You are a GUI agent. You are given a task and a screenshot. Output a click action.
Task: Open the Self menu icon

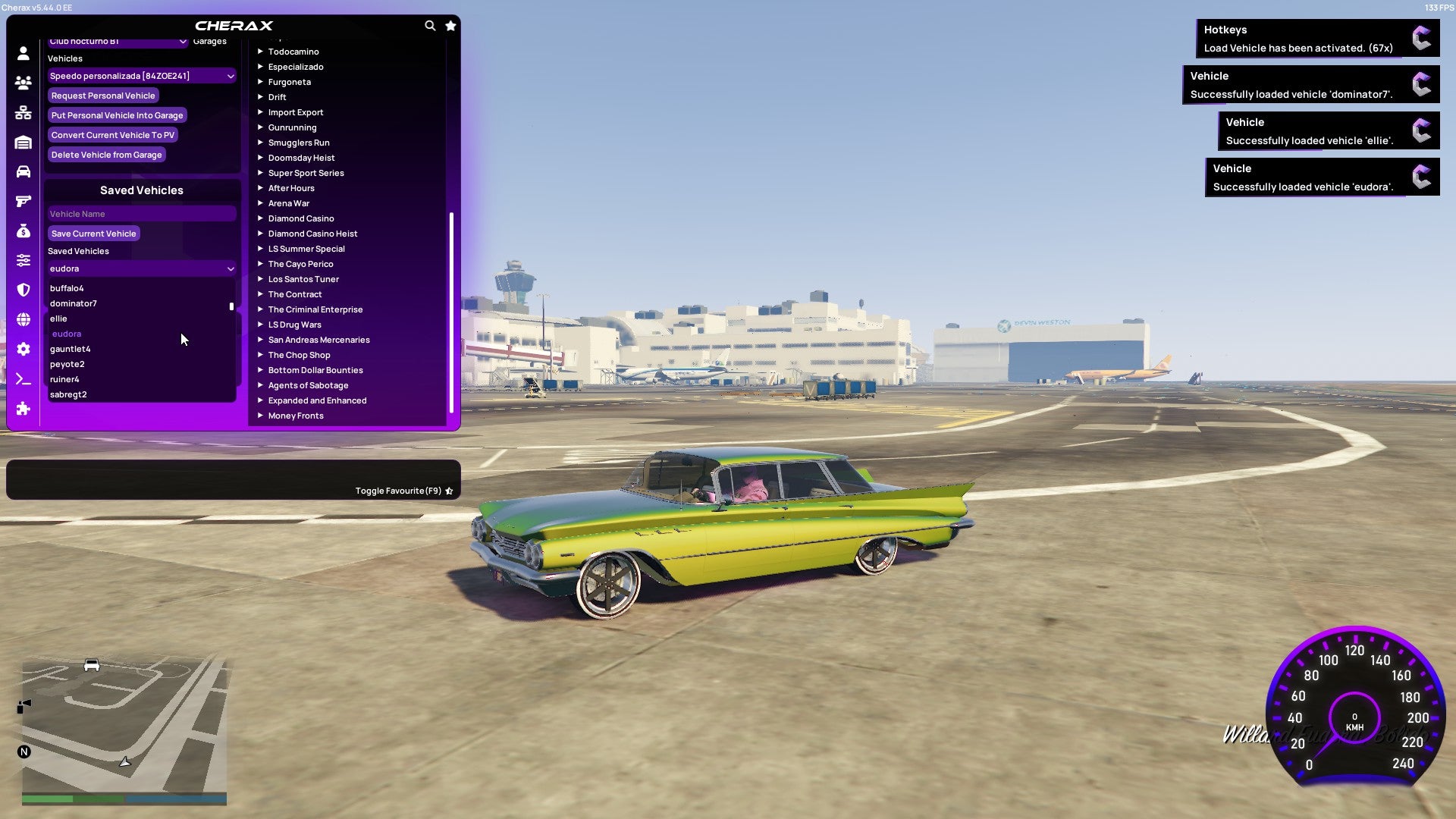coord(23,53)
